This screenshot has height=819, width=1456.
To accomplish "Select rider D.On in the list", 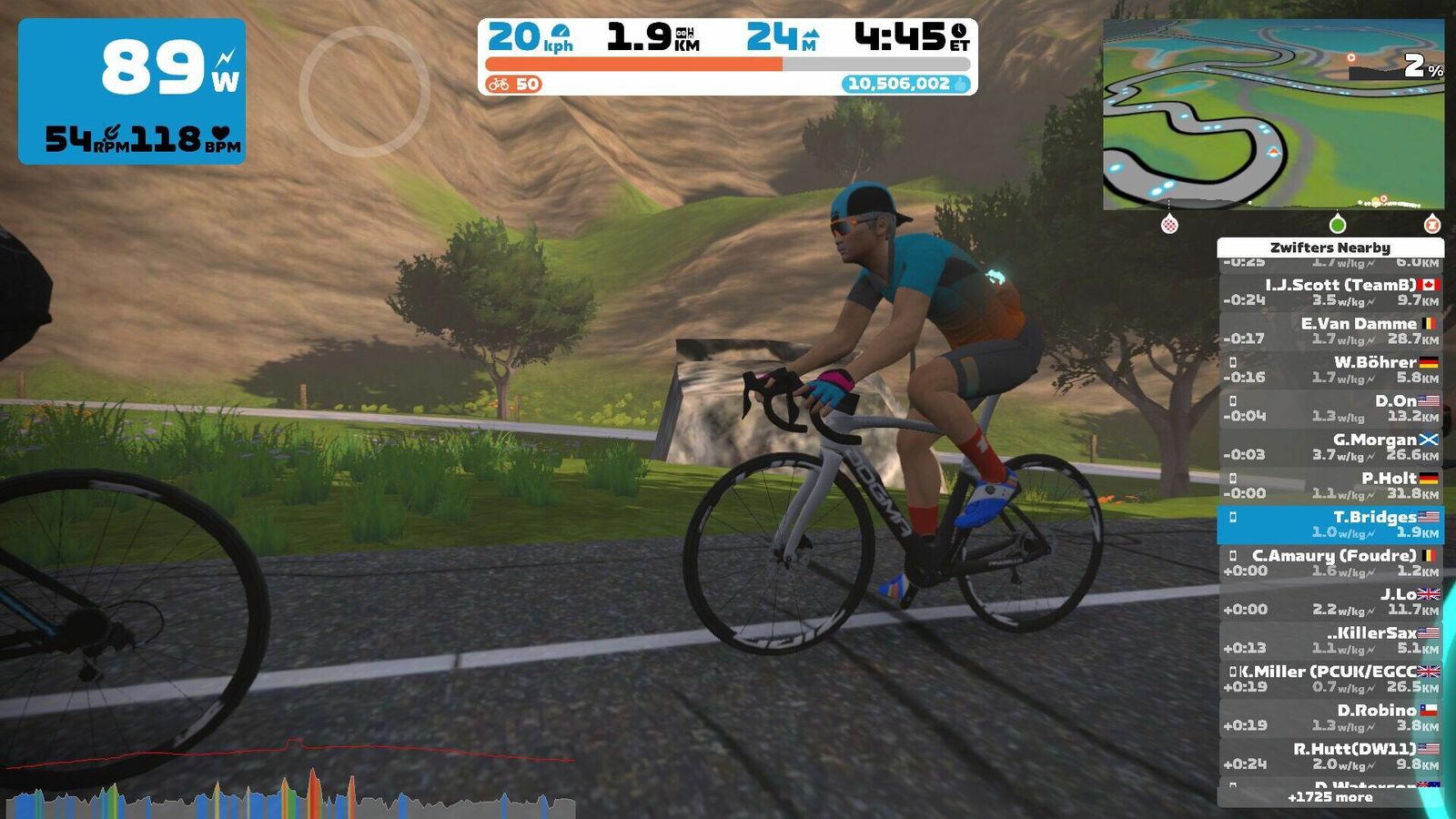I will coord(1330,409).
